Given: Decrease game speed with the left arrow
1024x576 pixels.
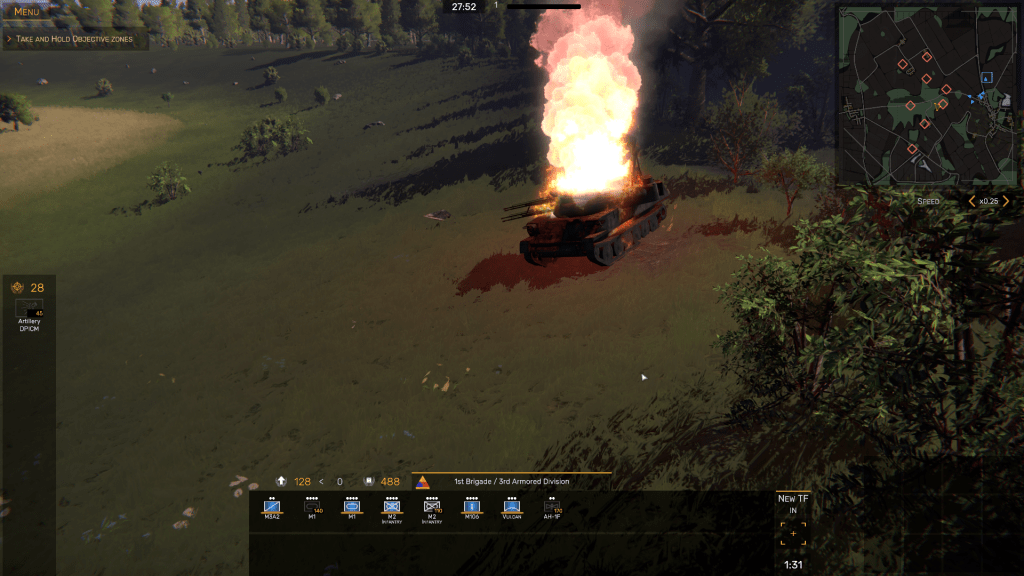Looking at the screenshot, I should pyautogui.click(x=970, y=201).
